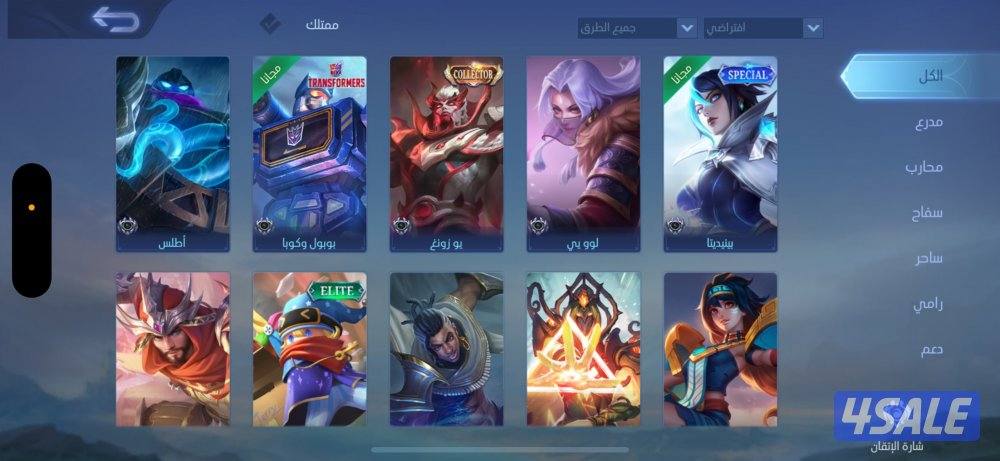The image size is (1000, 461).
Task: Select the سفاح assassin tab
Action: [x=928, y=213]
